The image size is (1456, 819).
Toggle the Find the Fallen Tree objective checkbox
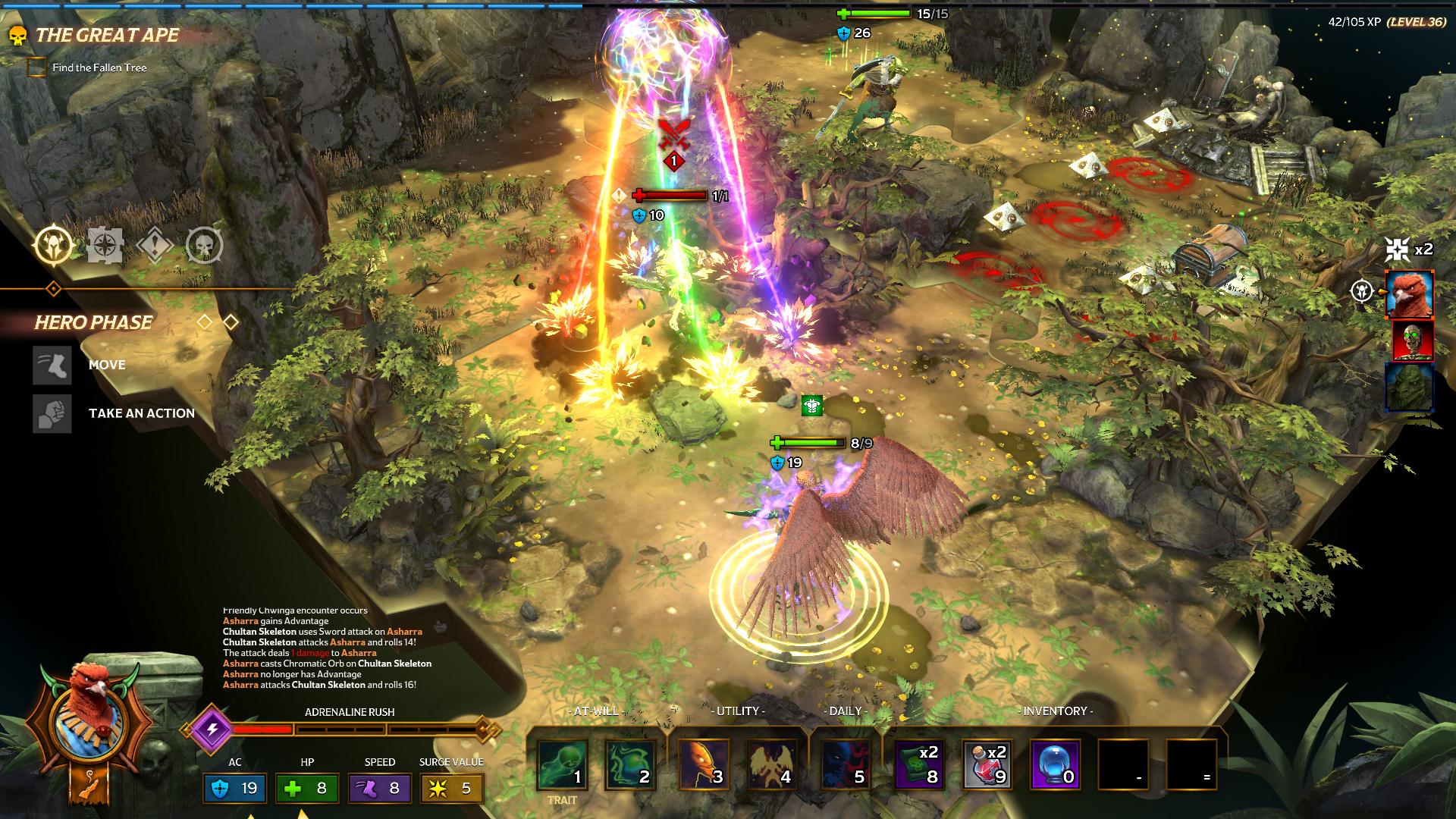click(x=36, y=67)
